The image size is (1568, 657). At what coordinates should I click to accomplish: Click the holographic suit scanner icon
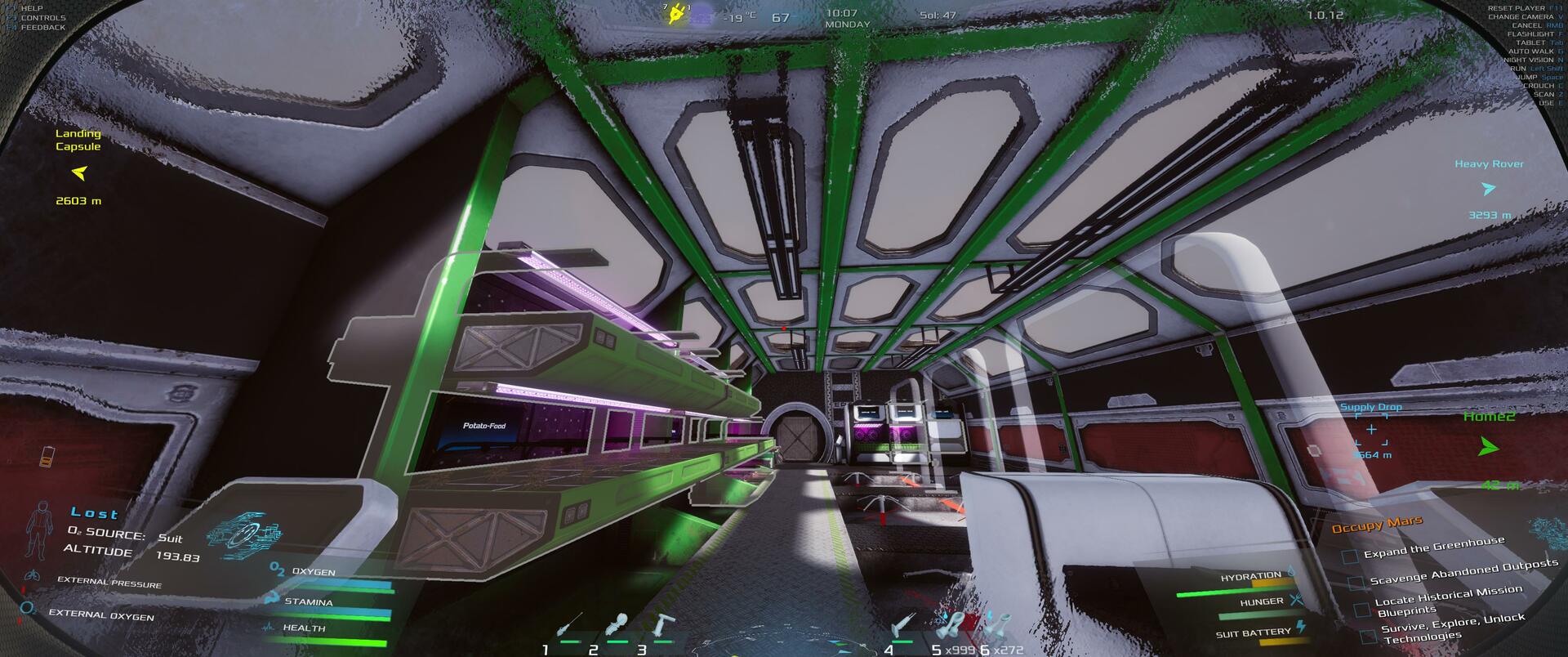239,530
